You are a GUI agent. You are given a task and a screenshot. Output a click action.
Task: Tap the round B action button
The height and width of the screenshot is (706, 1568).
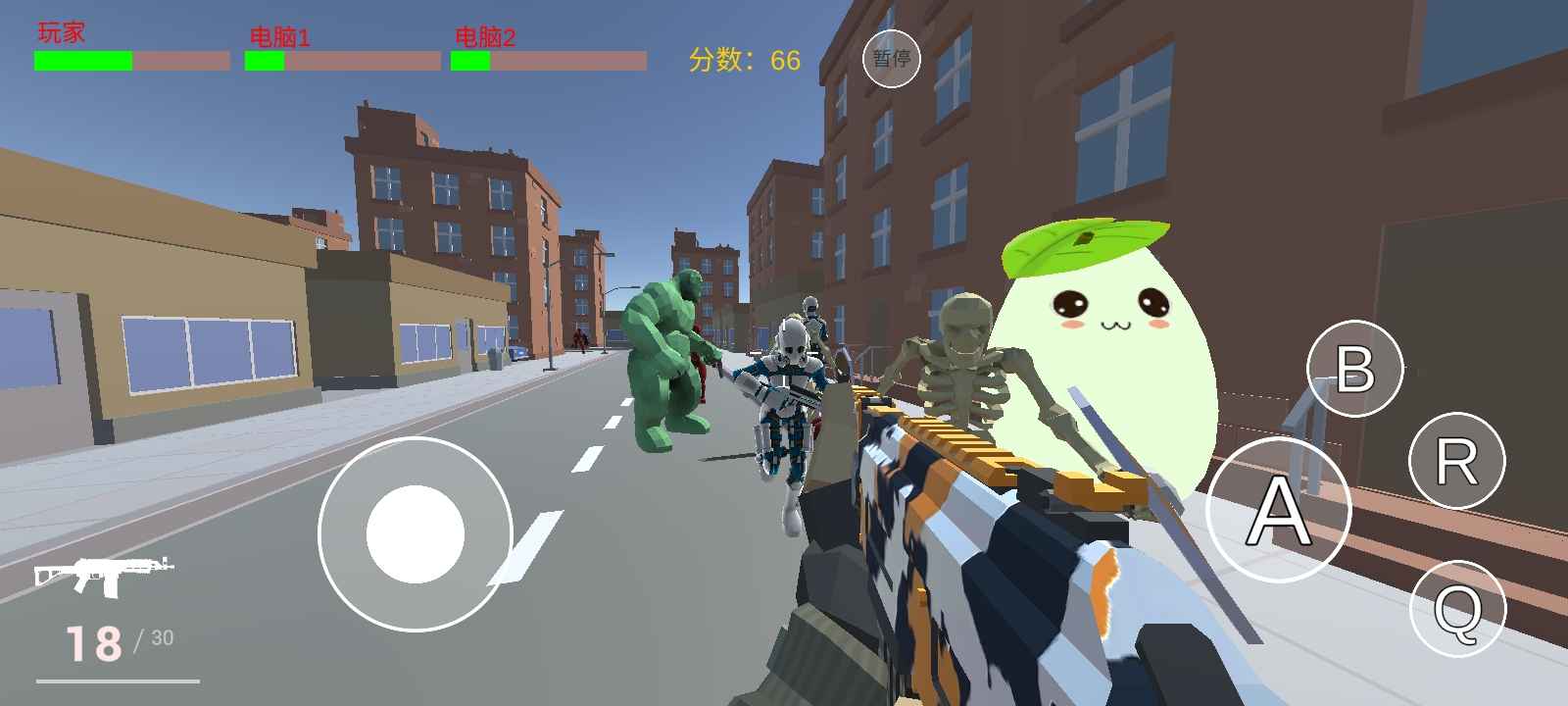(x=1355, y=369)
